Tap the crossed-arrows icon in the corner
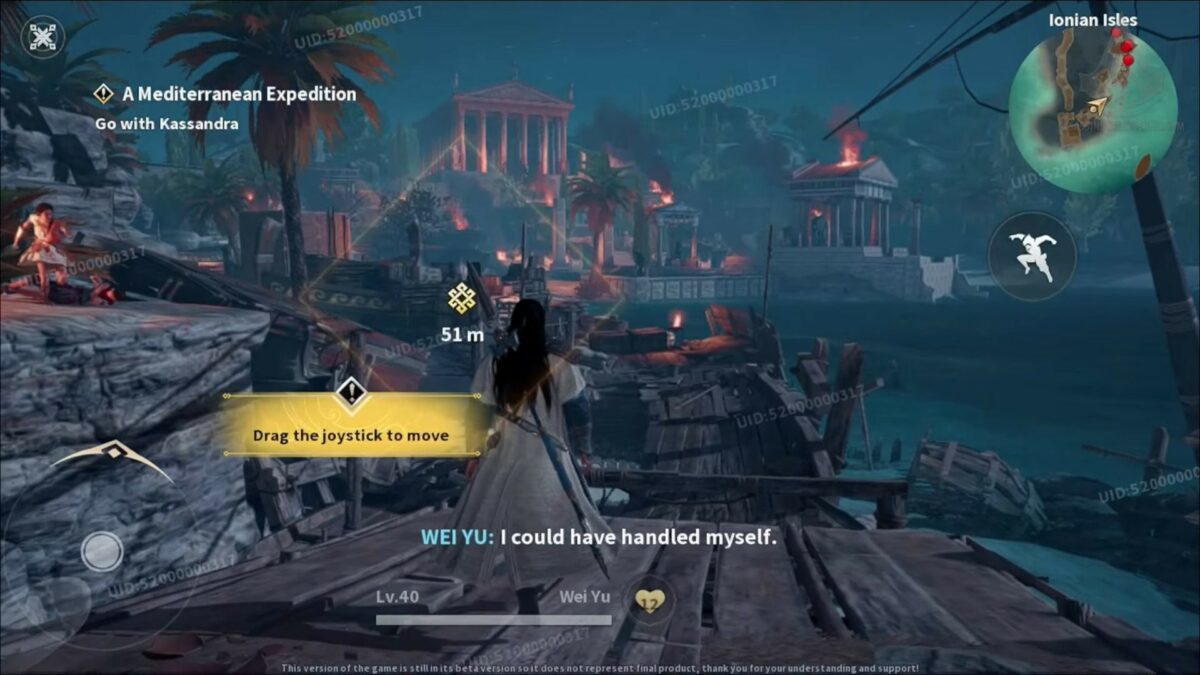The height and width of the screenshot is (675, 1200). pos(43,37)
